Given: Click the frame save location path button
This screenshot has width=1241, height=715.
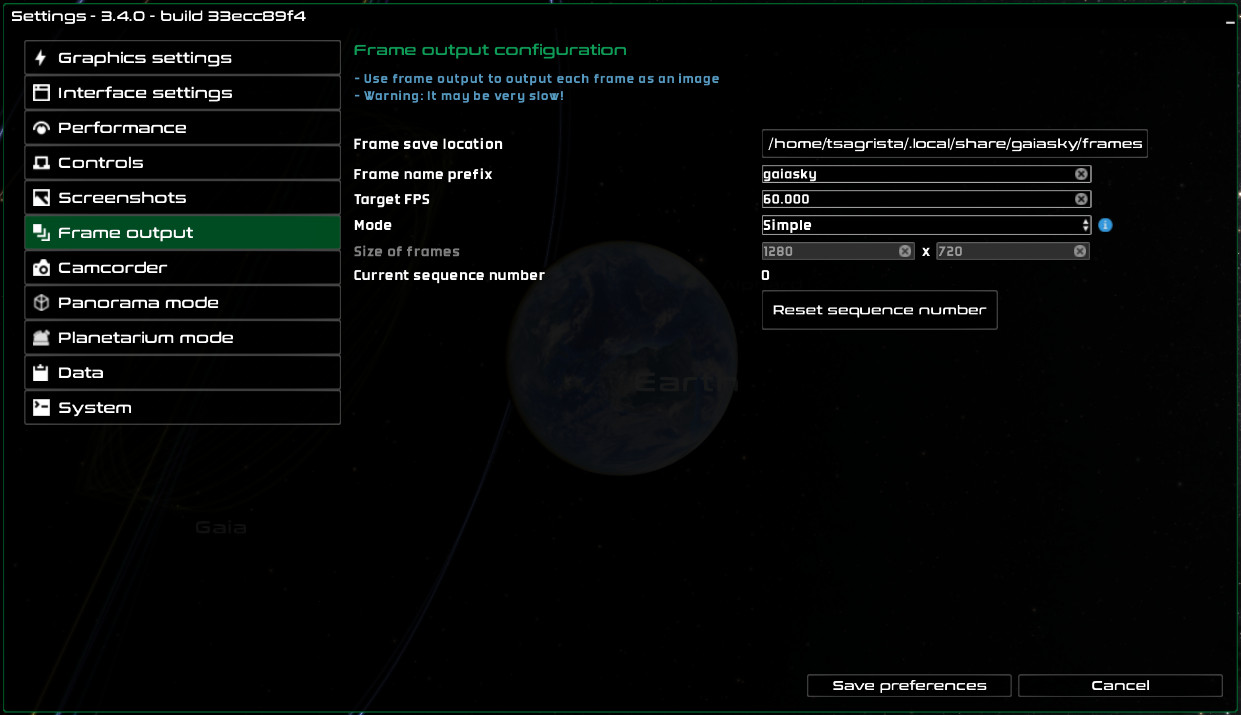Looking at the screenshot, I should (954, 144).
